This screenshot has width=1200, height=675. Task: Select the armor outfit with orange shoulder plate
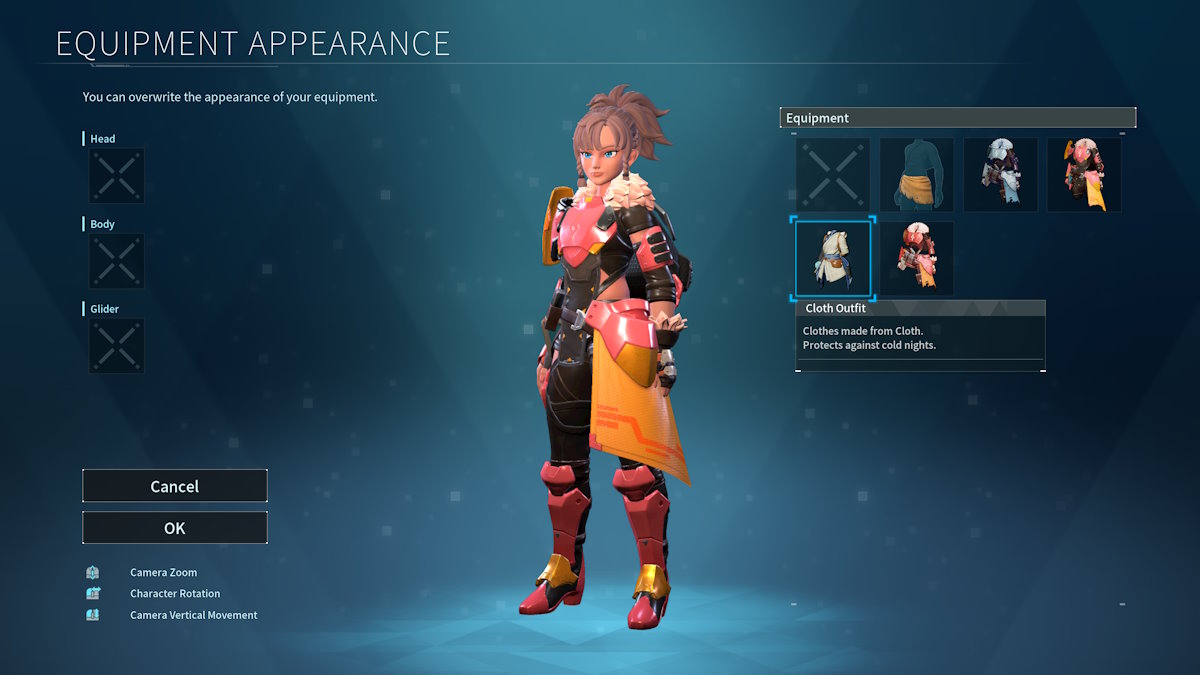coord(1084,175)
